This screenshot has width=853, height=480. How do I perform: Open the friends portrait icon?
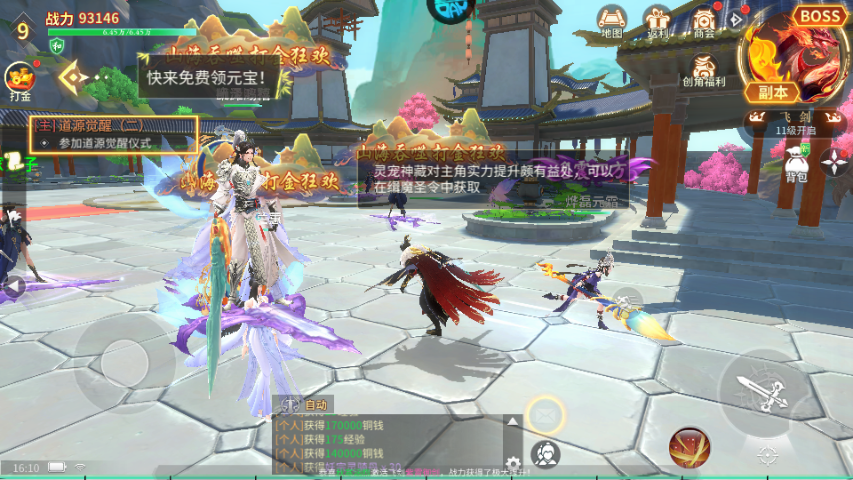point(546,455)
